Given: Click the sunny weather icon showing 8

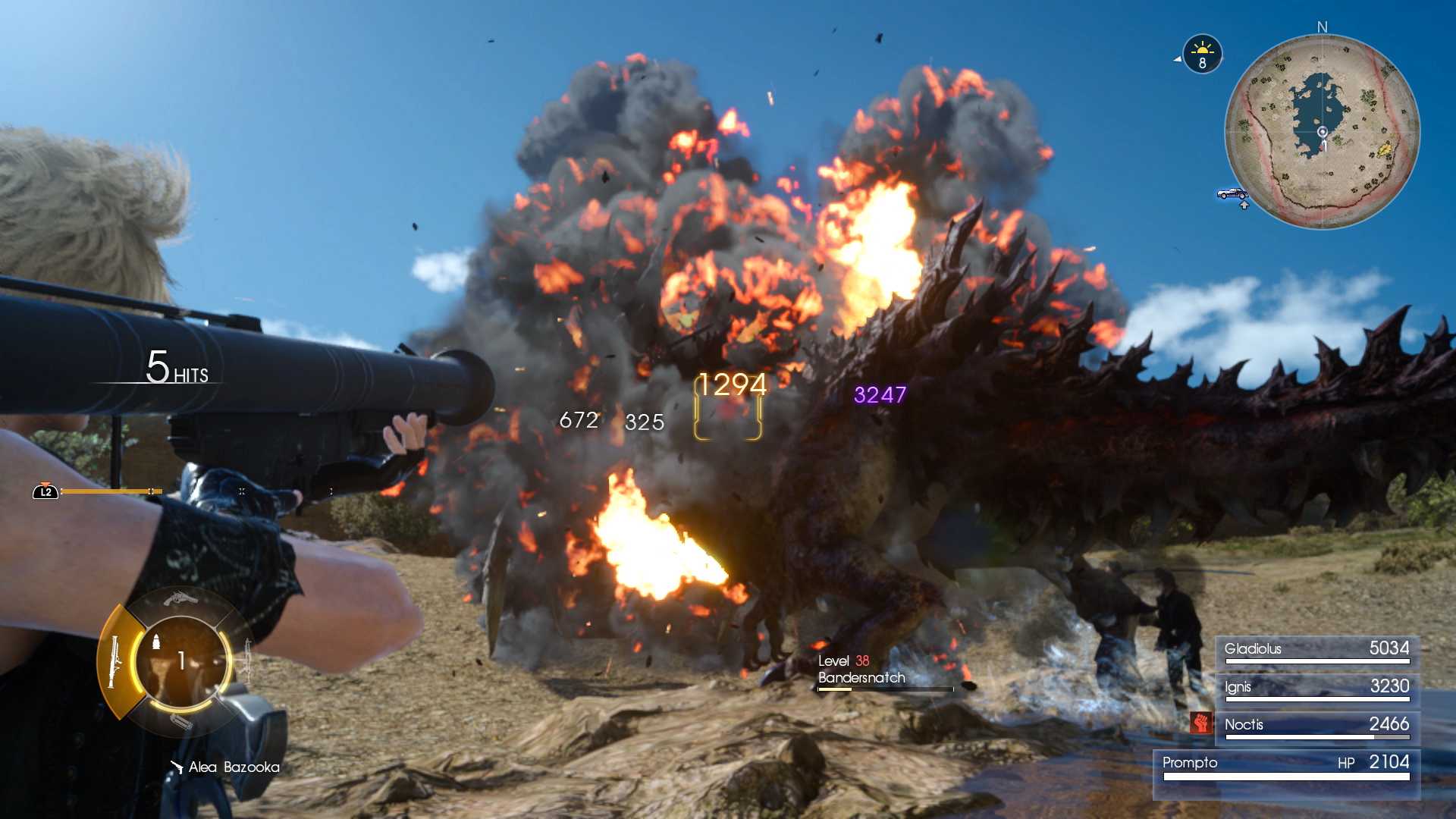Looking at the screenshot, I should 1202,53.
